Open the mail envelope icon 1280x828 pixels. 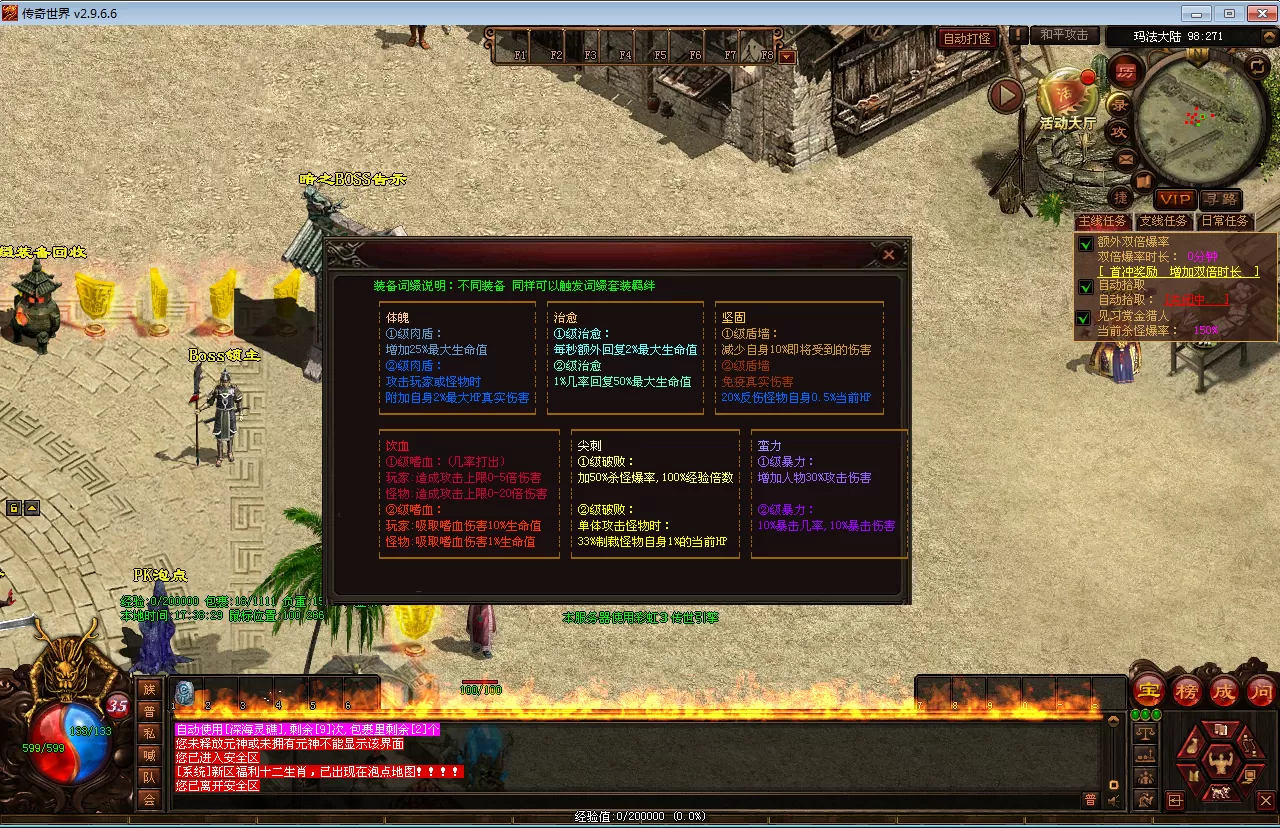coord(1125,158)
